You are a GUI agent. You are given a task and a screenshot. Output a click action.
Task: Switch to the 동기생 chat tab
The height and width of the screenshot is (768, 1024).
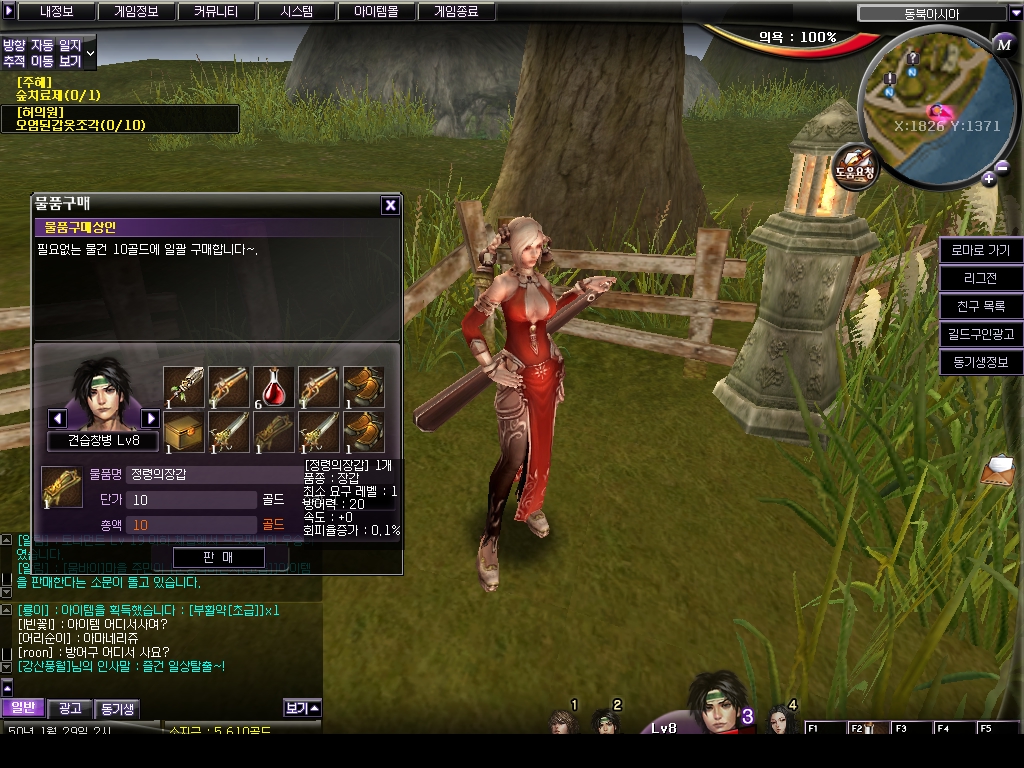click(117, 708)
